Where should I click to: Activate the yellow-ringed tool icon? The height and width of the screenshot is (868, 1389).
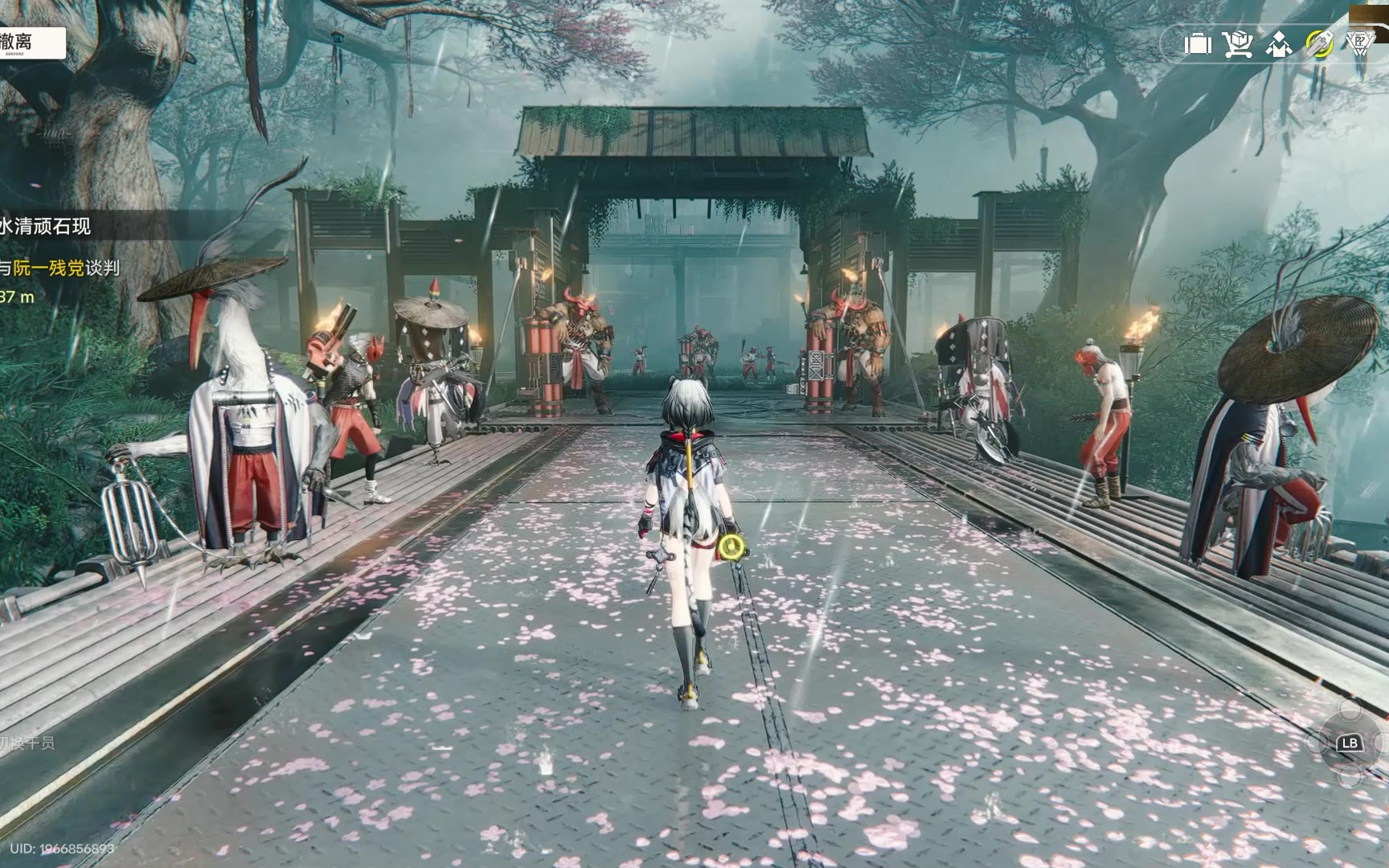click(x=1319, y=43)
